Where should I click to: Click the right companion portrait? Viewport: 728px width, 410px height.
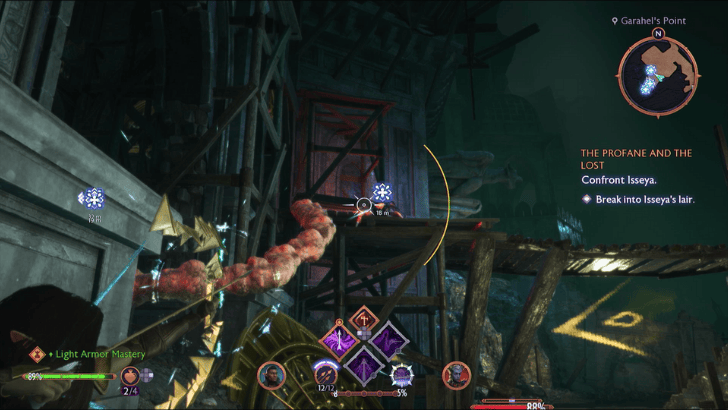[456, 376]
